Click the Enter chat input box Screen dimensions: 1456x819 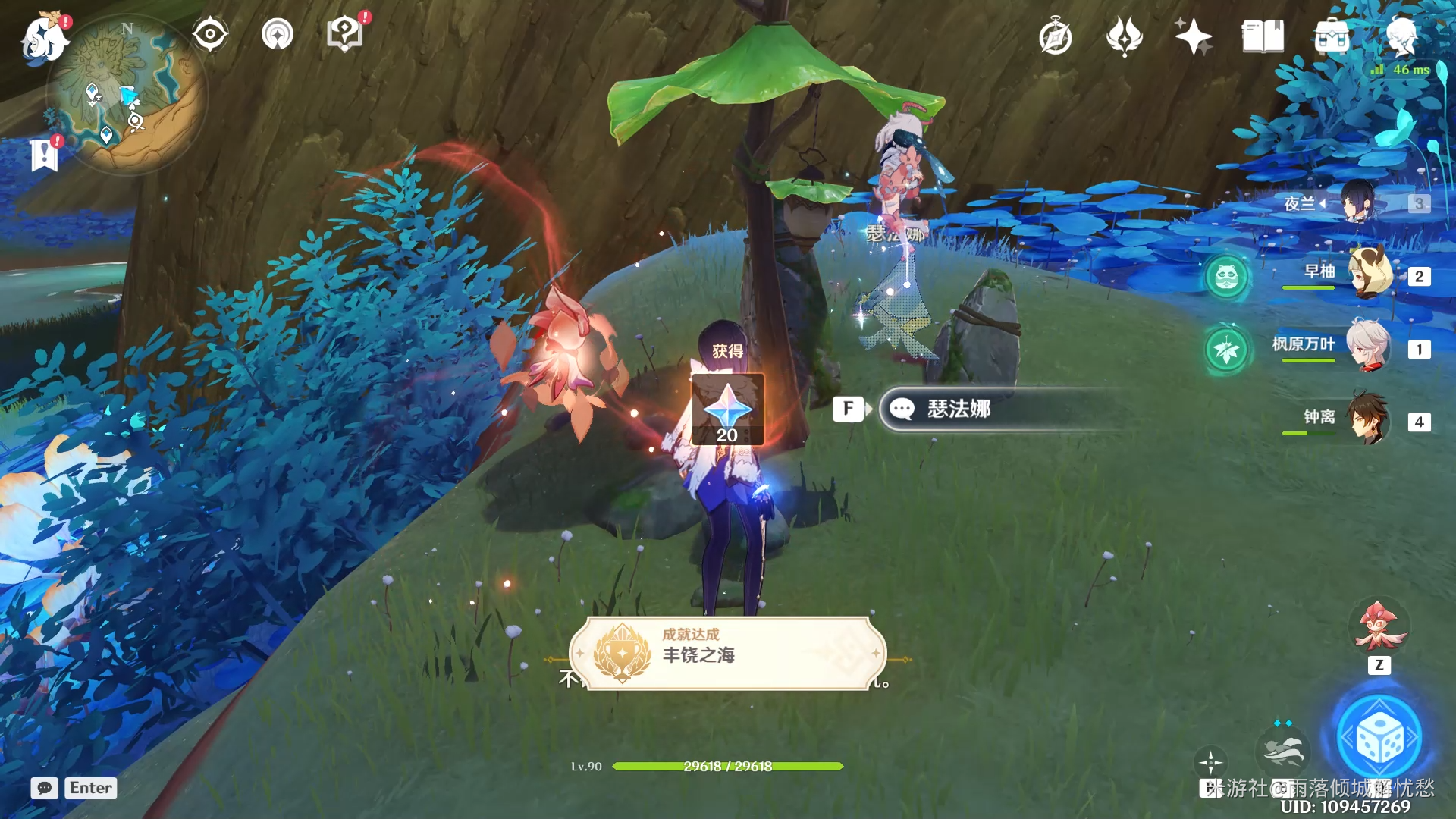[90, 788]
